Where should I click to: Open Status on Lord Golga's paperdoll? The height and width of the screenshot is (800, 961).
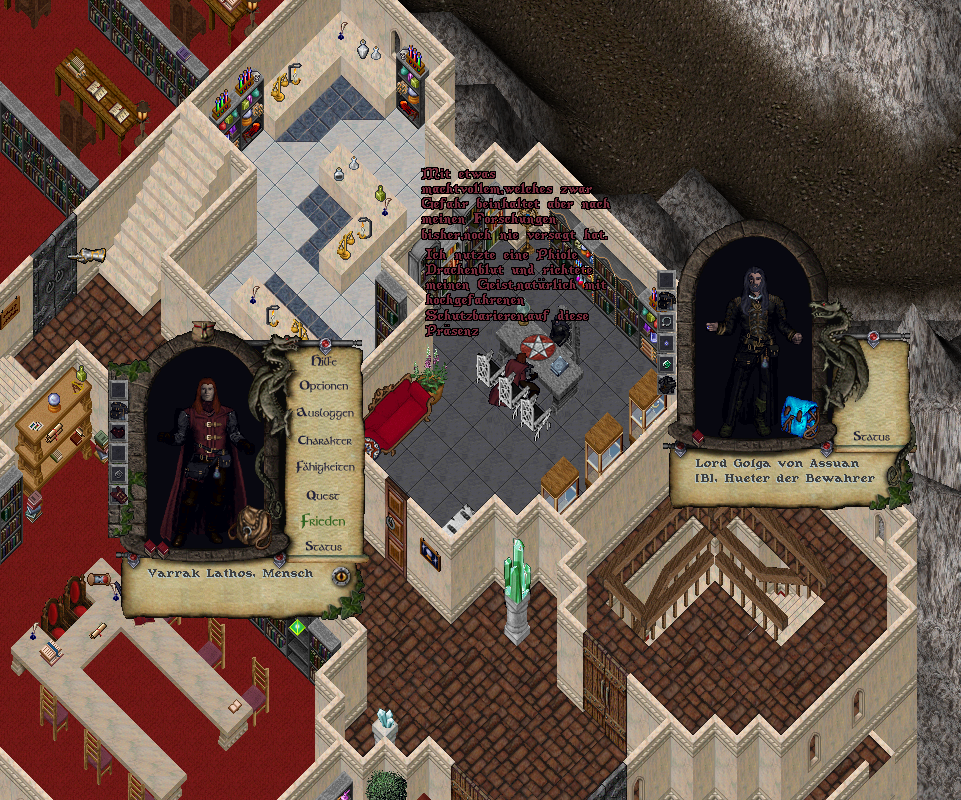click(871, 437)
